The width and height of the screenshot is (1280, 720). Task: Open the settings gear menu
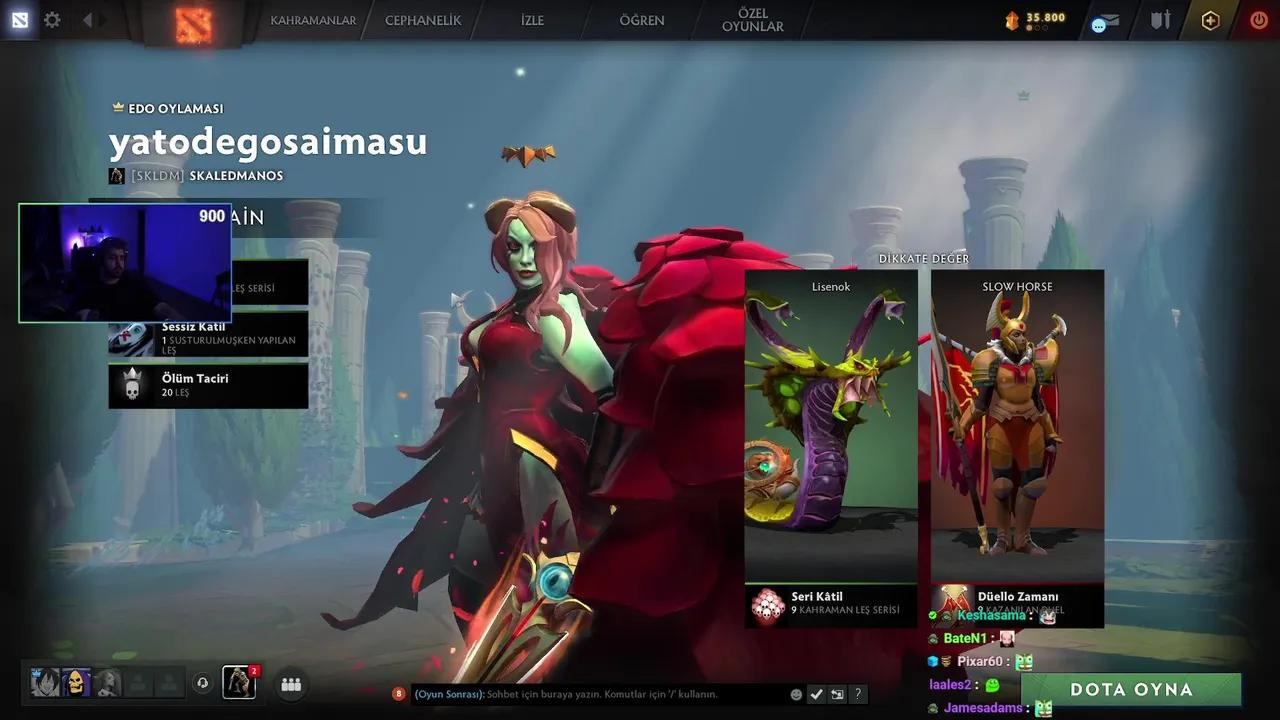(x=52, y=20)
